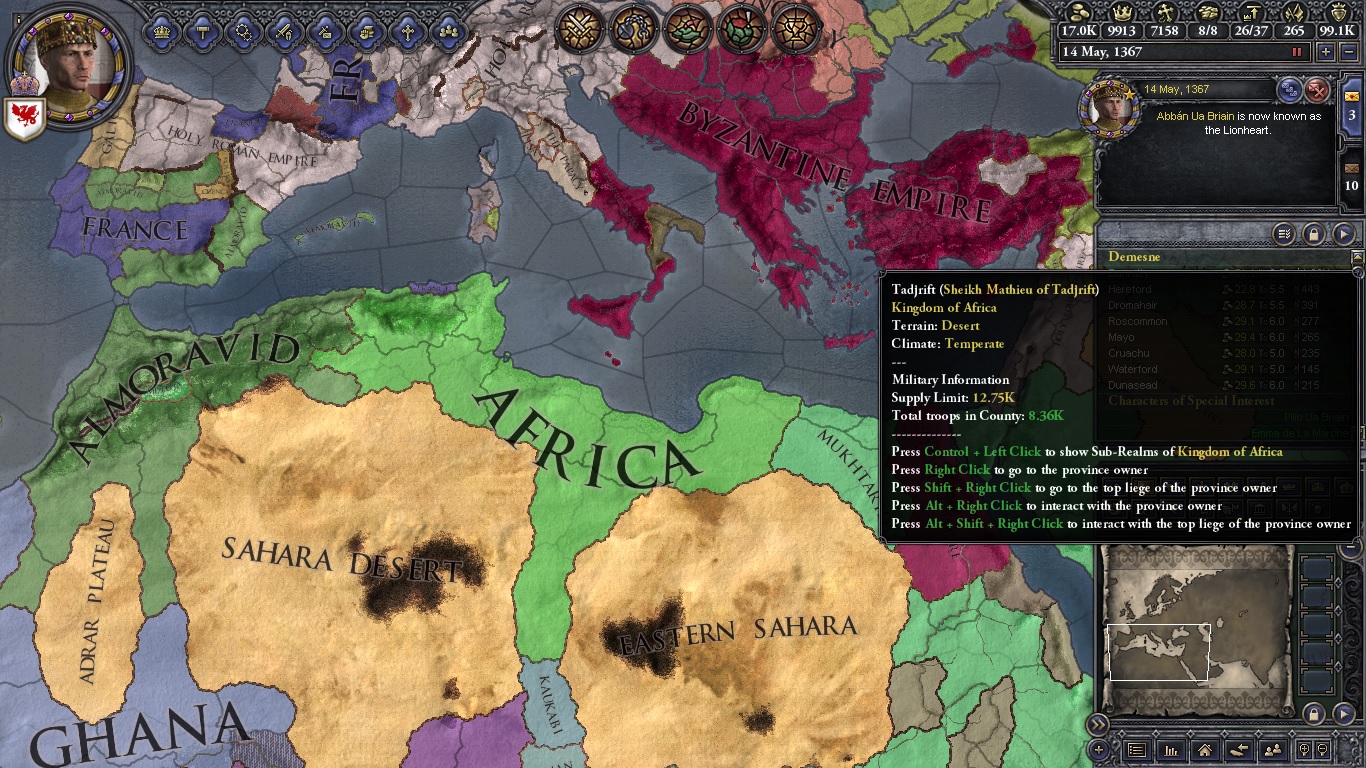Jump to your capital with the home icon
This screenshot has width=1366, height=768.
tap(1203, 750)
